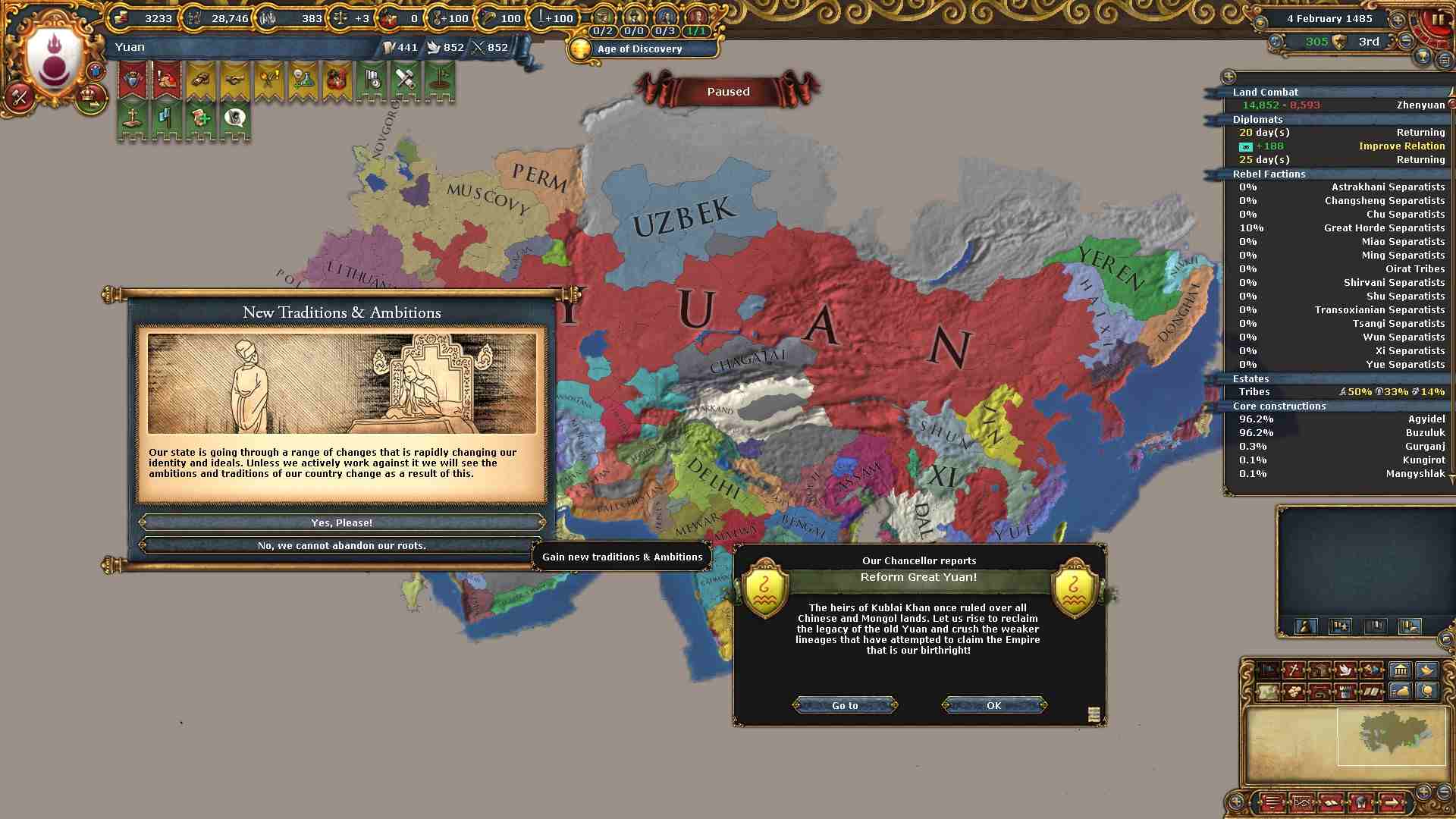Open the round crown button below the shield
This screenshot has height=819, width=1456.
90,99
